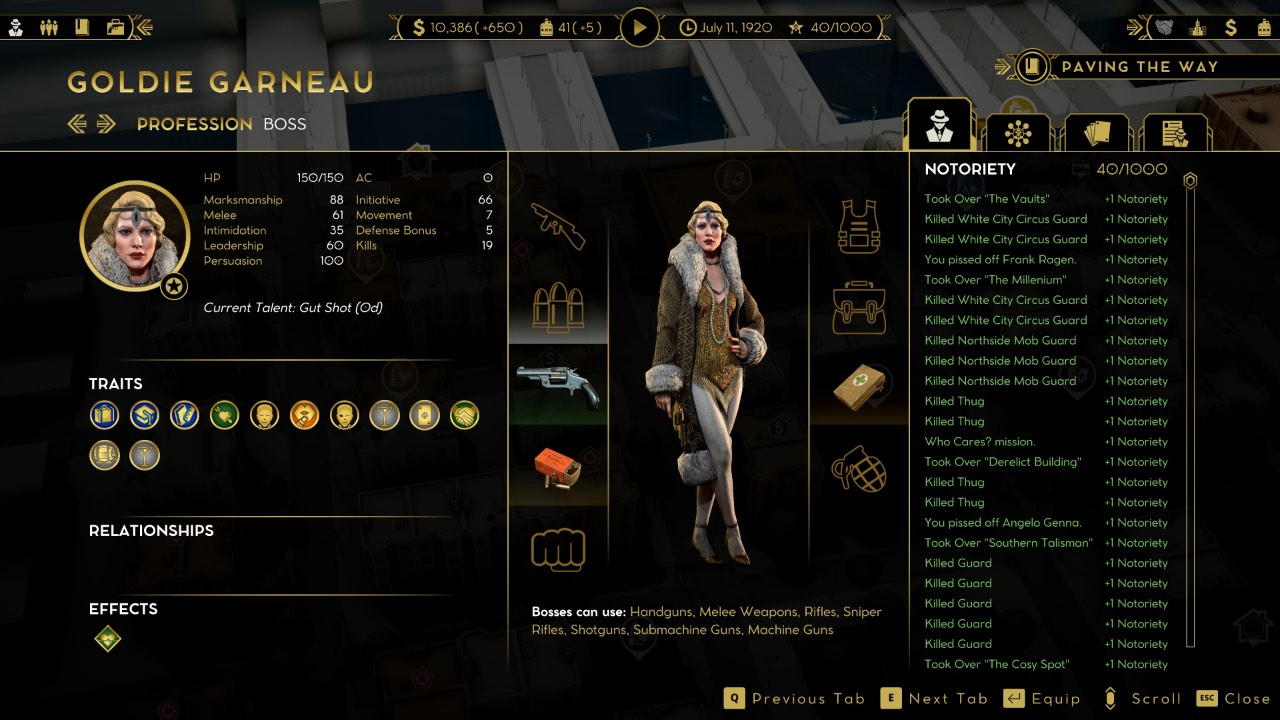Inspect the playing card trait icon

tap(424, 415)
